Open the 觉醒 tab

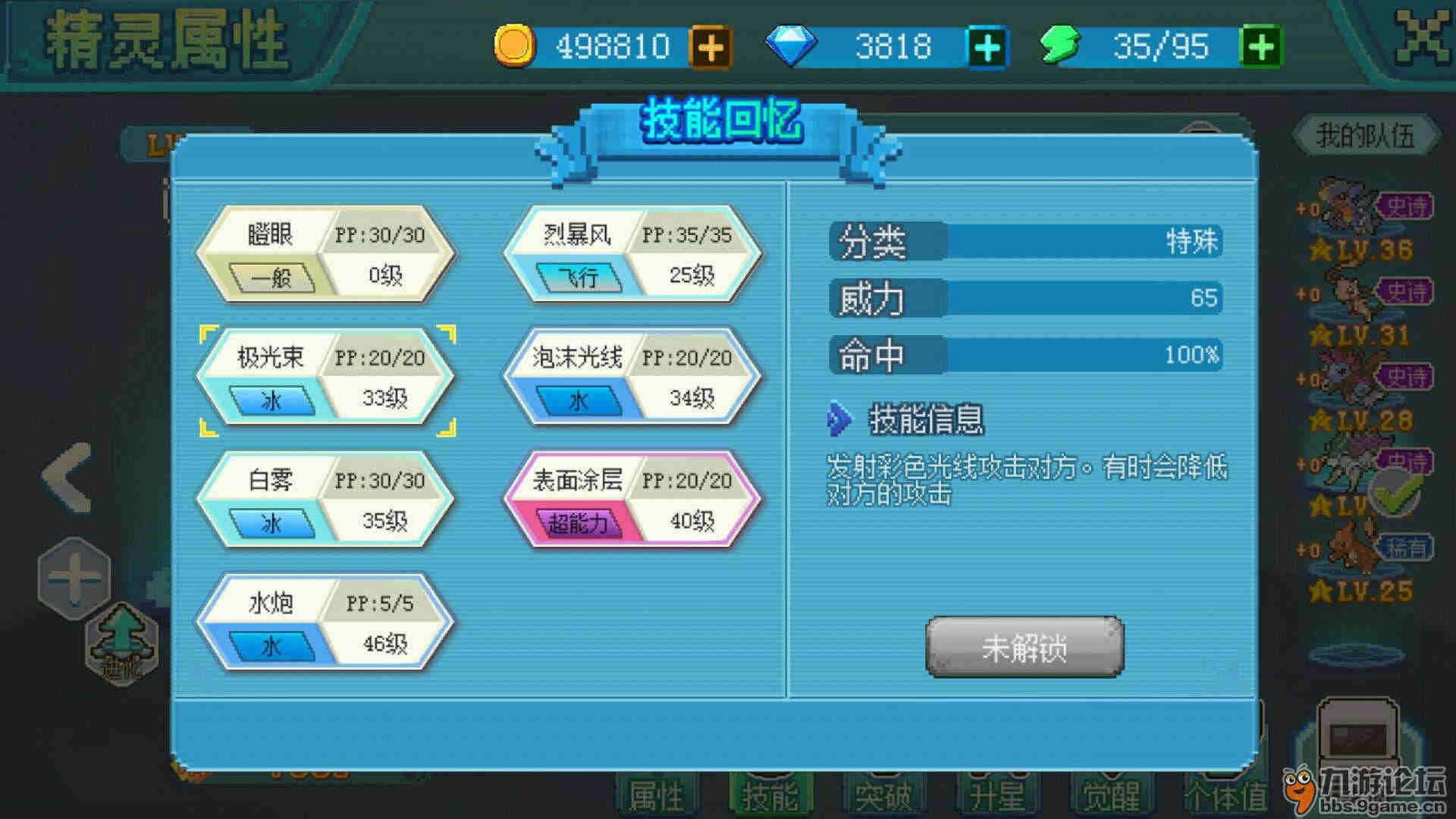(x=1110, y=796)
